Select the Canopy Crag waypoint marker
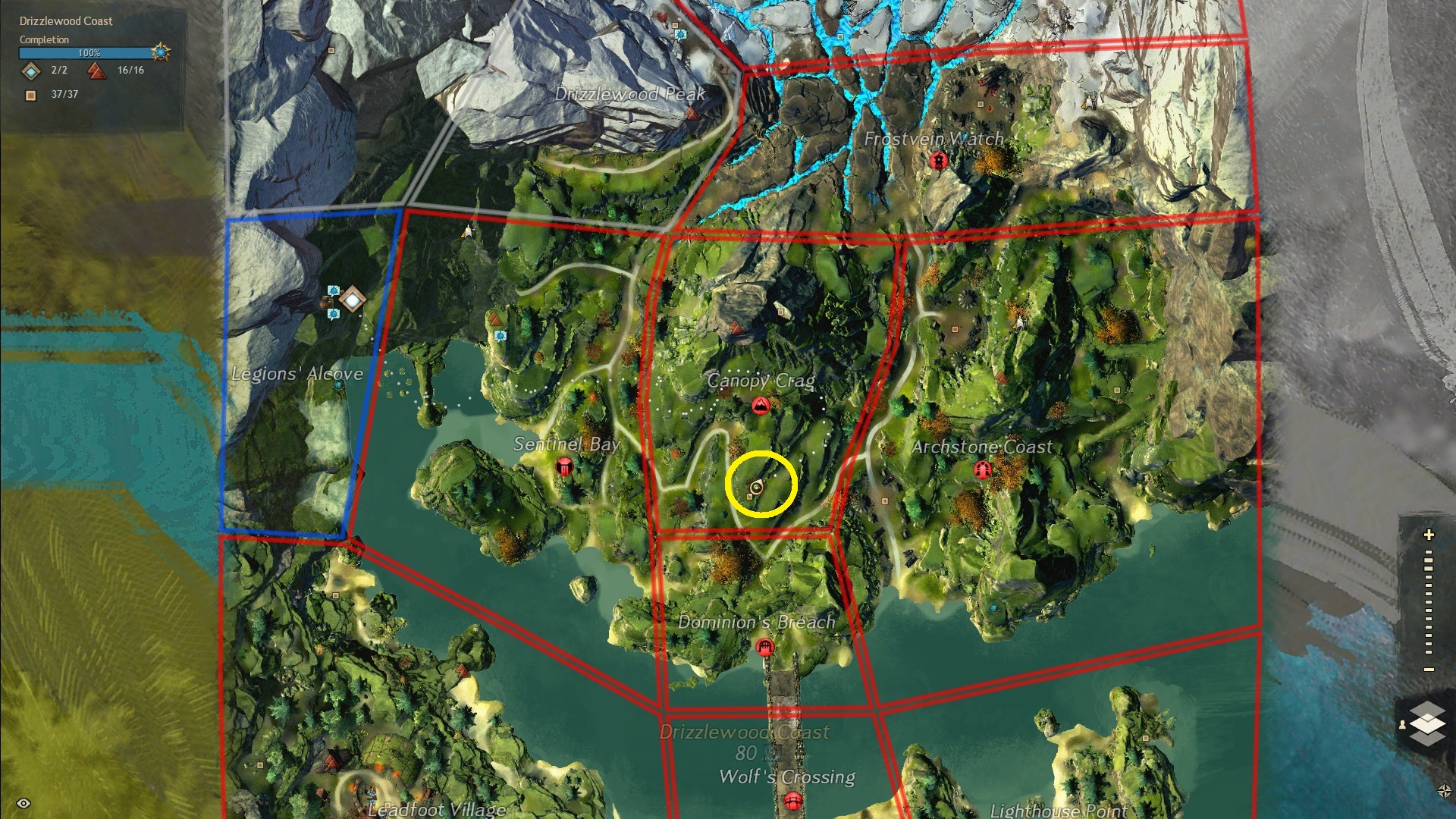1456x819 pixels. click(x=760, y=406)
